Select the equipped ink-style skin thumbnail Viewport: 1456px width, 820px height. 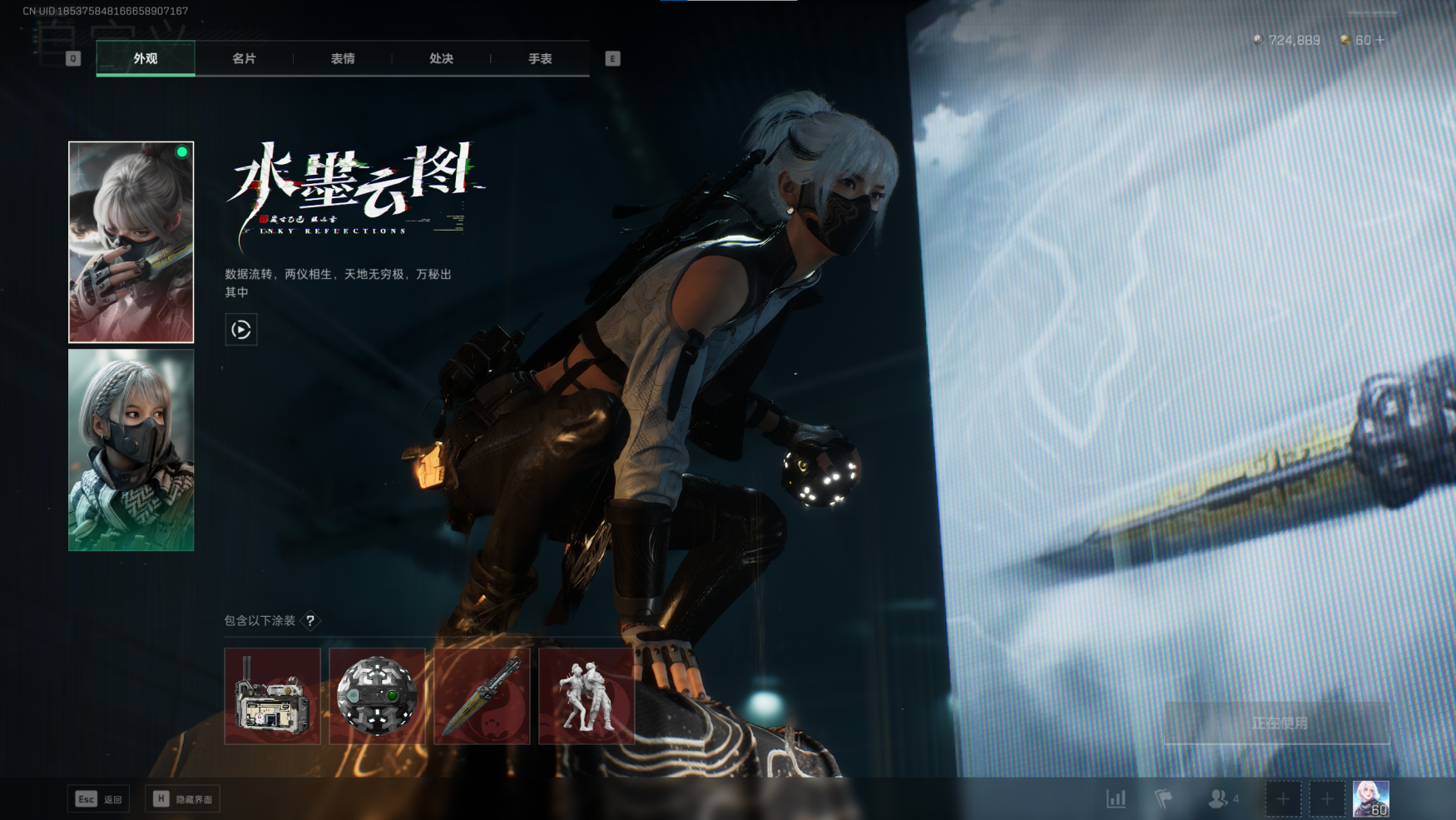(x=131, y=242)
